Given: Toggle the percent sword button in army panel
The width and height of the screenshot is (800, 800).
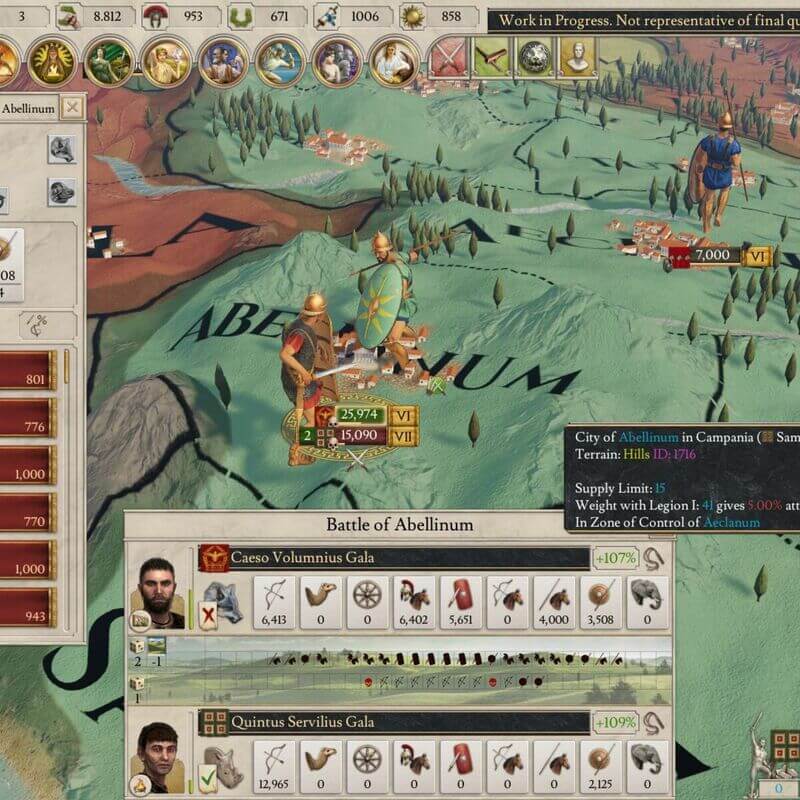Looking at the screenshot, I should [x=40, y=324].
